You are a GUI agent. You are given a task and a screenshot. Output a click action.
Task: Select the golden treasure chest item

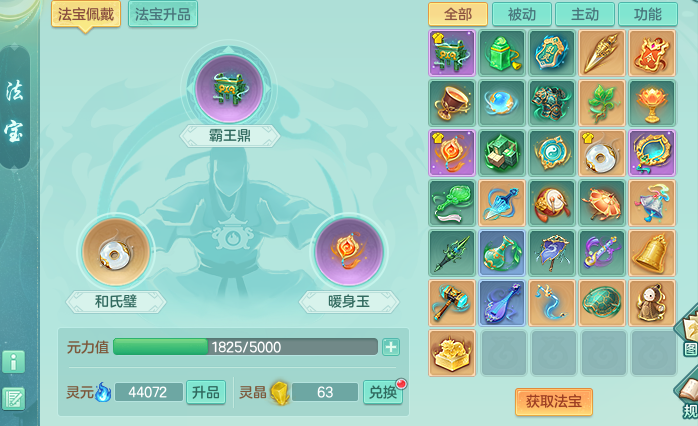[x=453, y=353]
